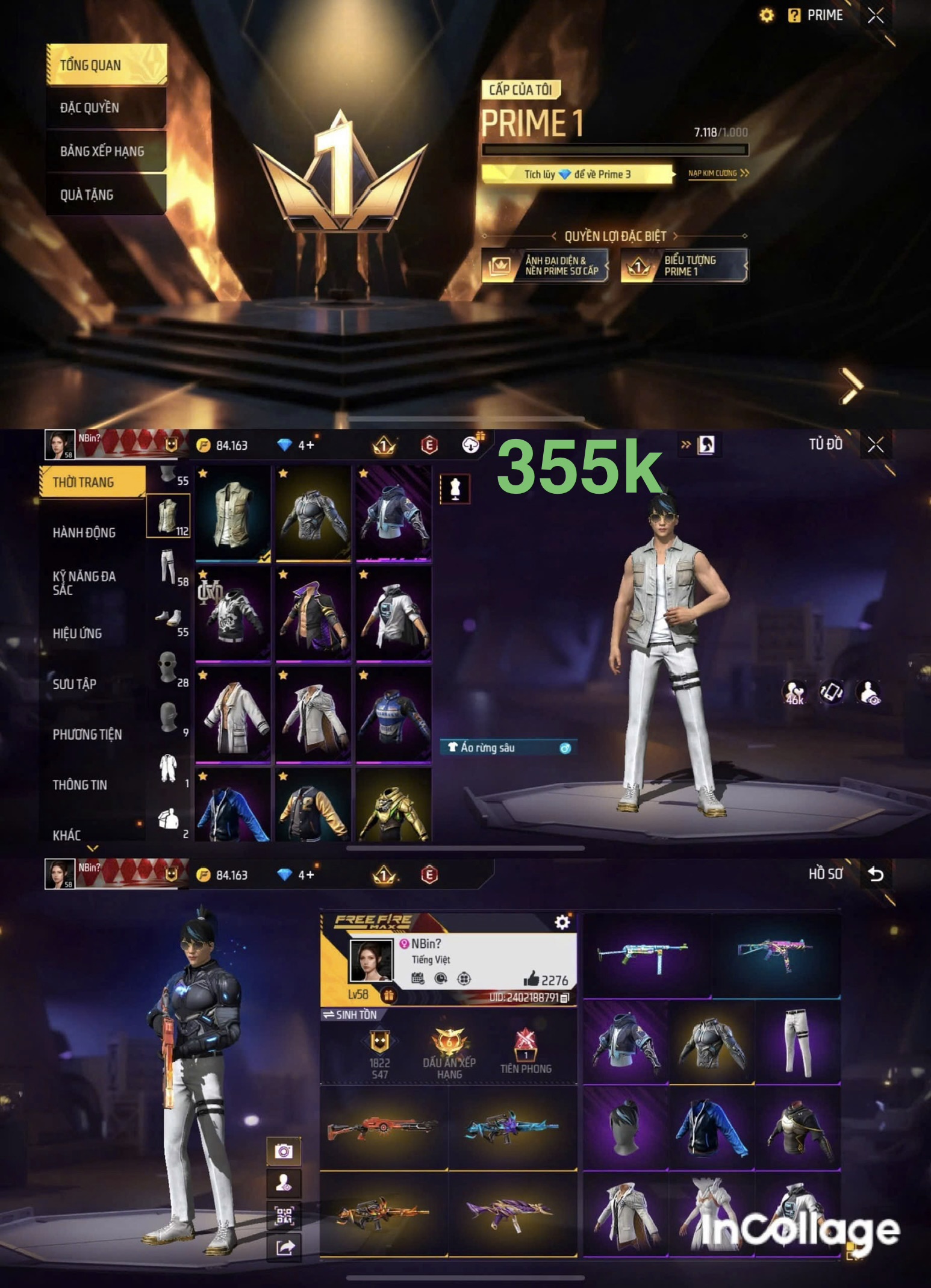Click the Nạp Kim Cương link
The image size is (931, 1288).
[x=718, y=173]
